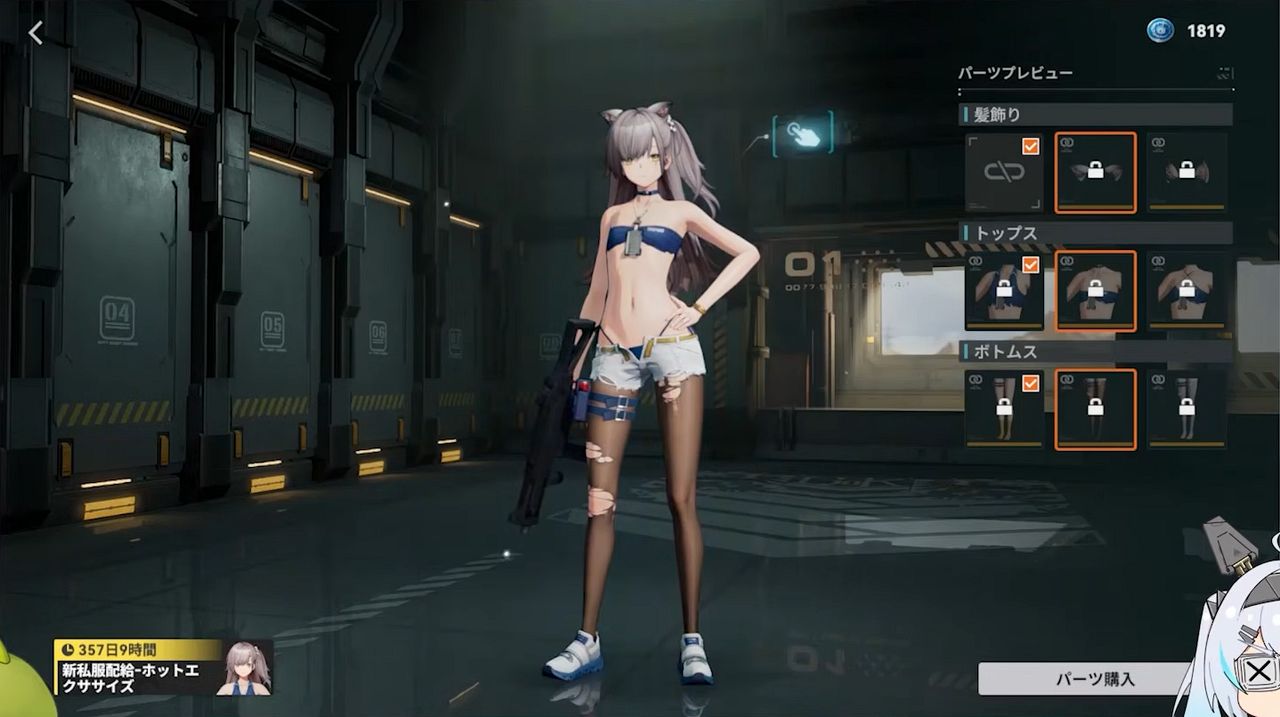Pick the unhighlighted locked bottoms without checkmark
This screenshot has height=717, width=1280.
[1186, 409]
